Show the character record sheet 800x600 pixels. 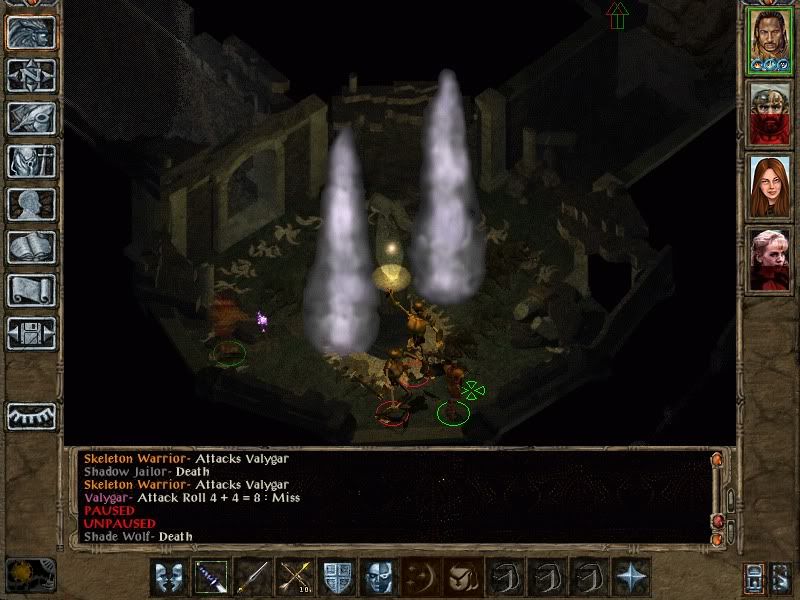click(31, 204)
